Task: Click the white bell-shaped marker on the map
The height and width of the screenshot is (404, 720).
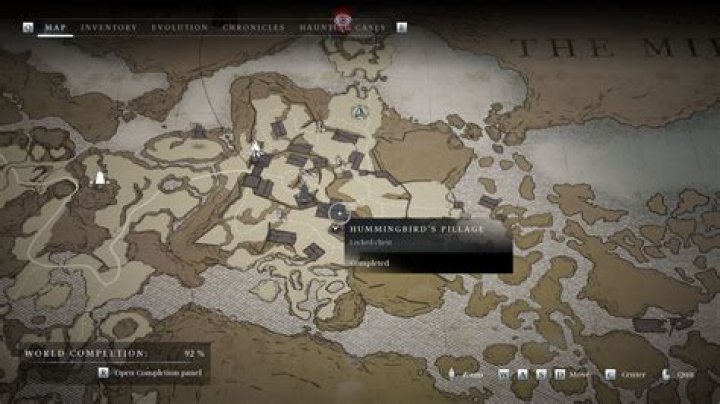Action: click(x=99, y=179)
